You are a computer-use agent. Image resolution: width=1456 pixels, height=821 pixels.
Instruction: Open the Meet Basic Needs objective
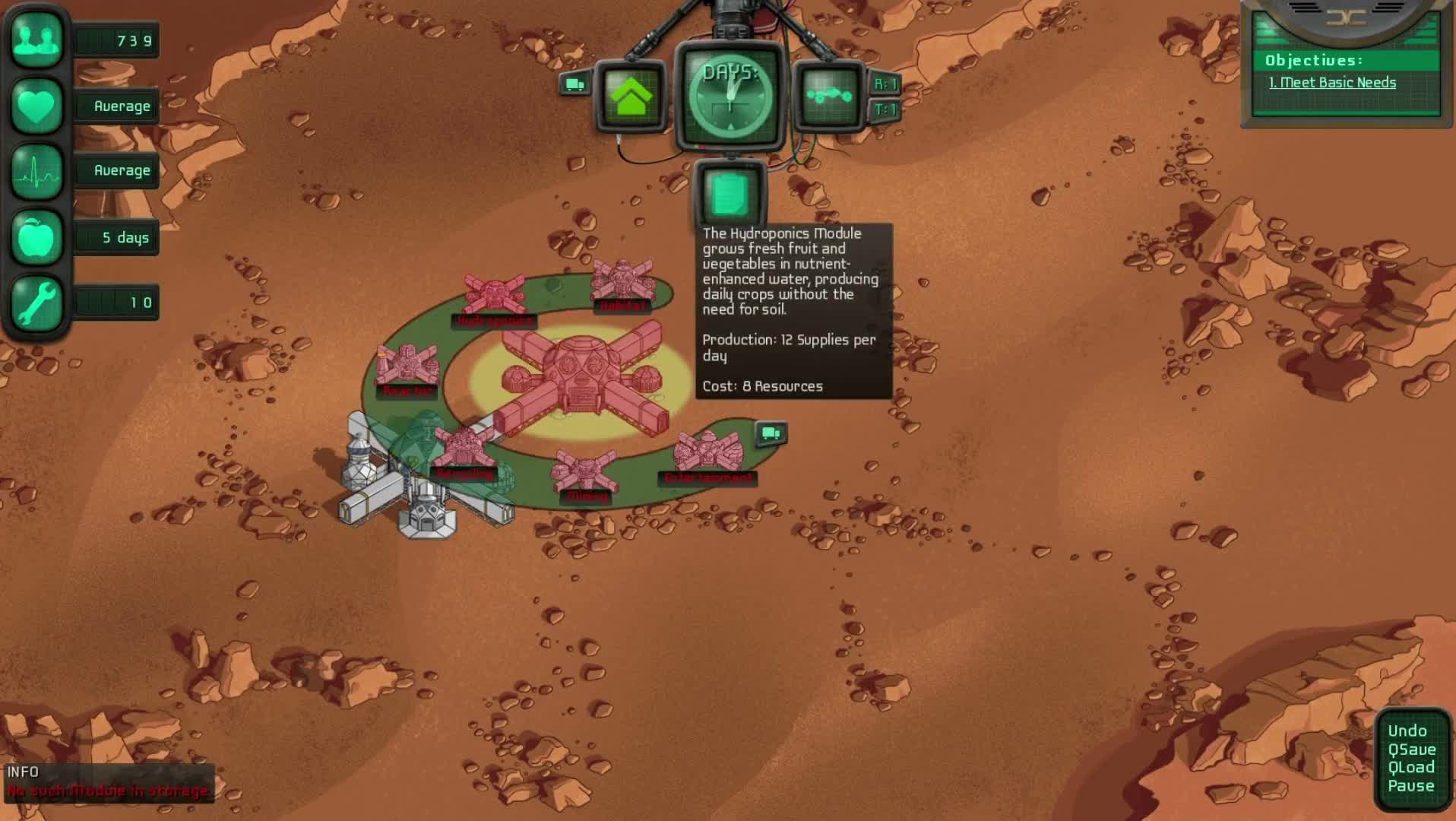[x=1331, y=83]
